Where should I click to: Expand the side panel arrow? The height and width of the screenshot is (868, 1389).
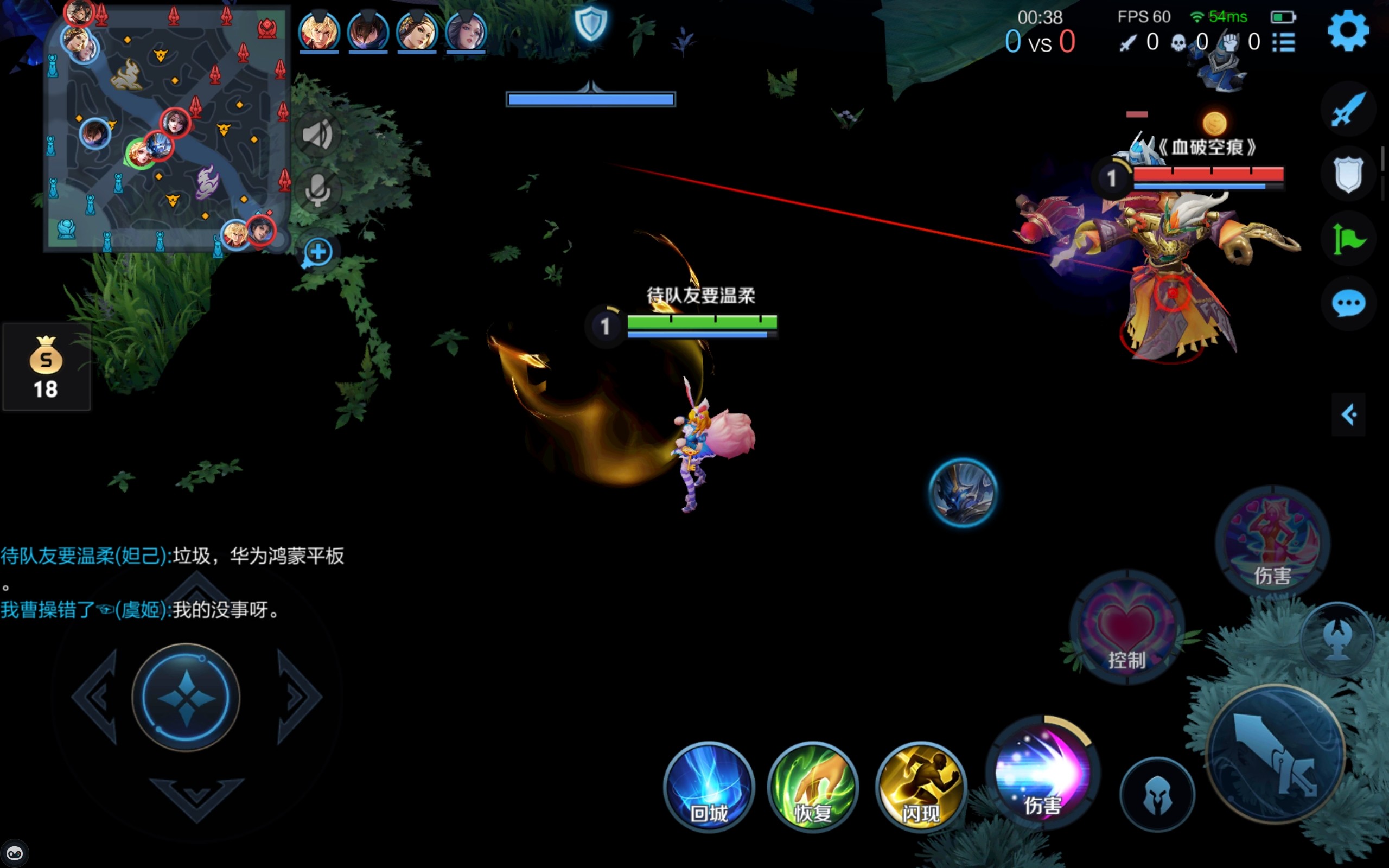(x=1348, y=414)
